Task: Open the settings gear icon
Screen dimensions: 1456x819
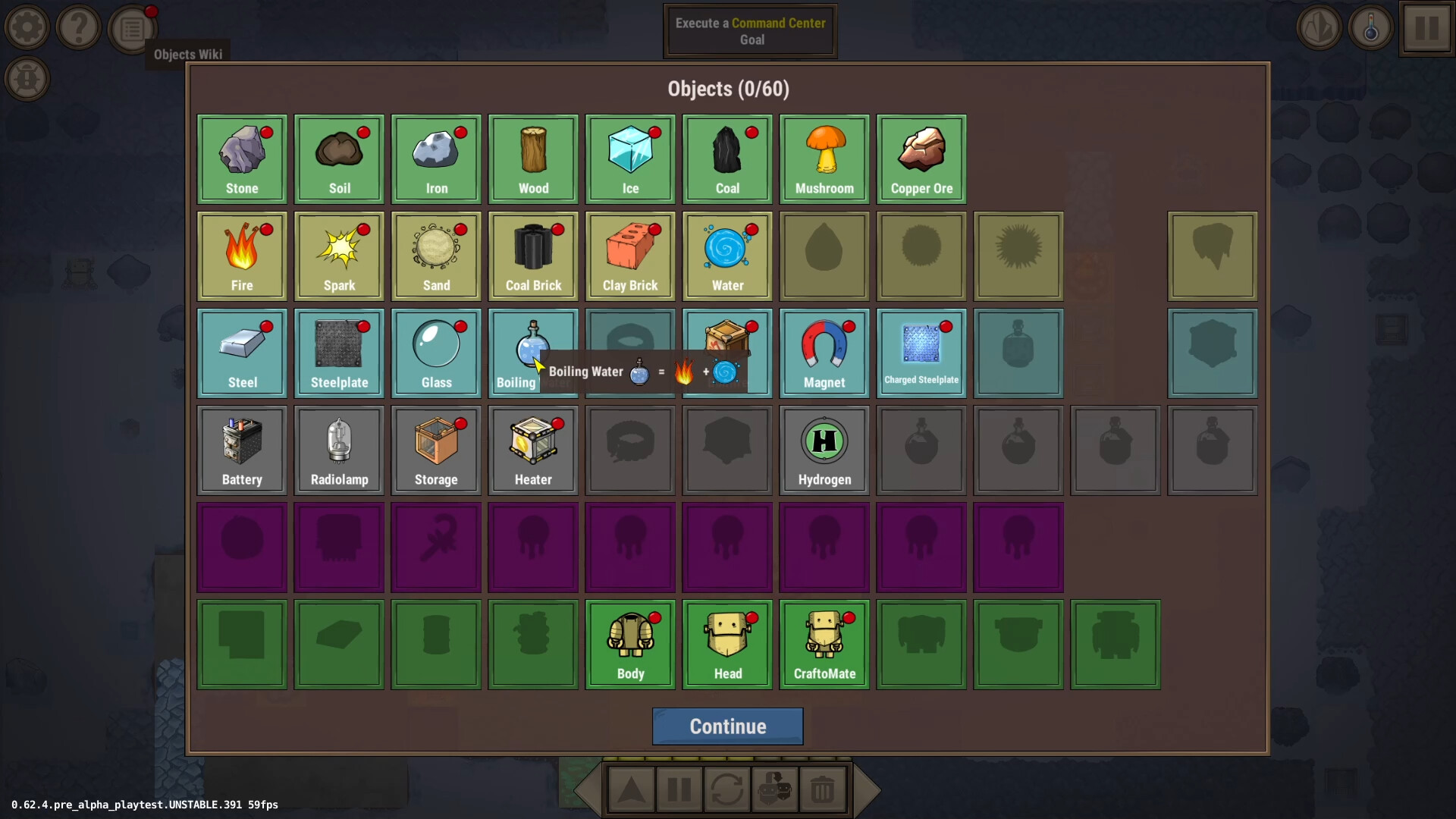Action: [x=27, y=27]
